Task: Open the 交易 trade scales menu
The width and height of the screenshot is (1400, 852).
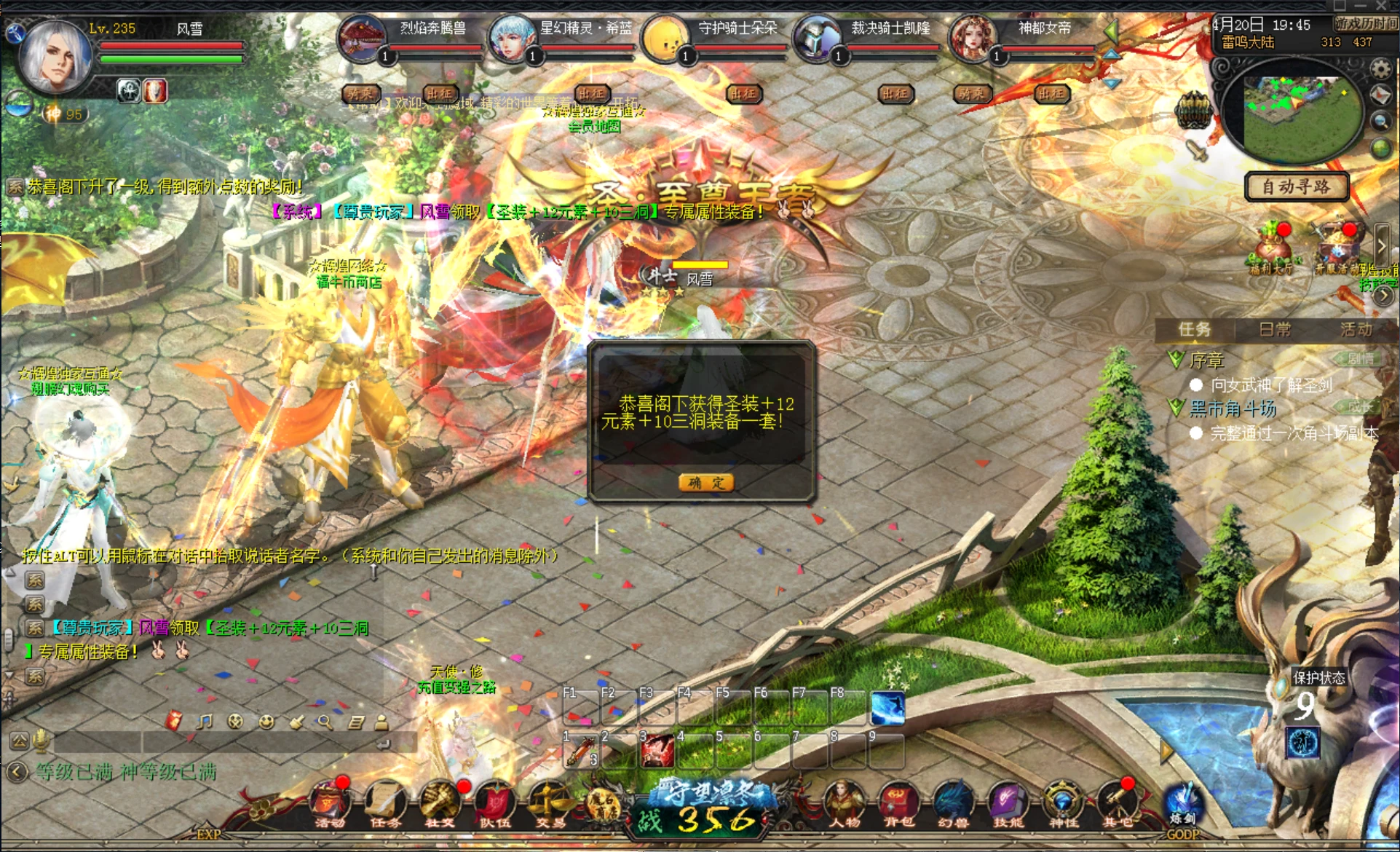Action: (x=550, y=805)
